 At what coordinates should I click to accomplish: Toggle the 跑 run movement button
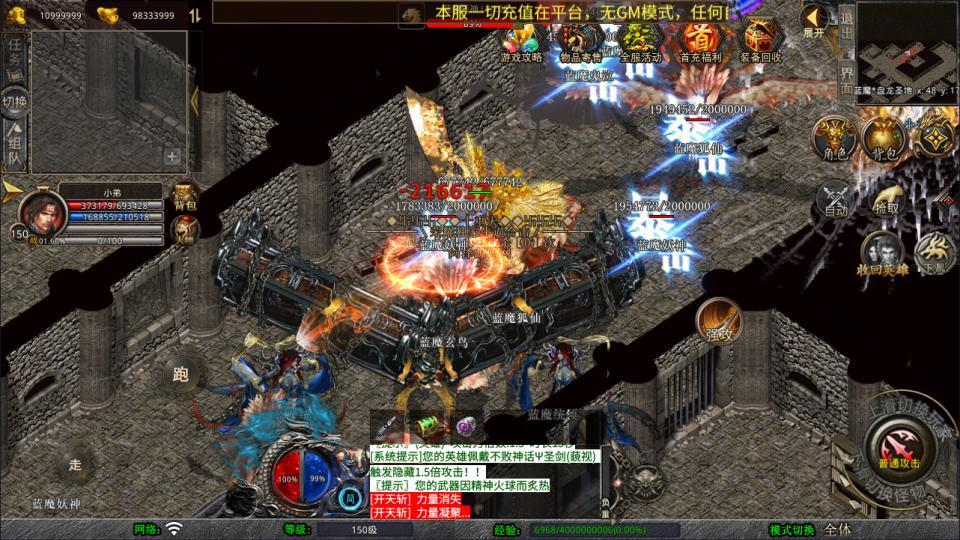tap(180, 375)
